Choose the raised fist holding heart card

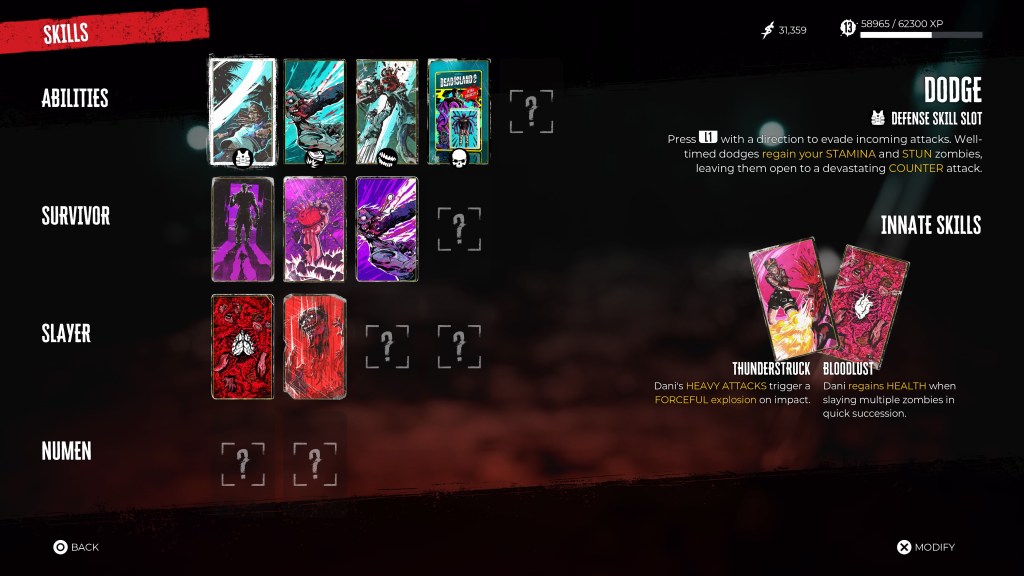314,229
